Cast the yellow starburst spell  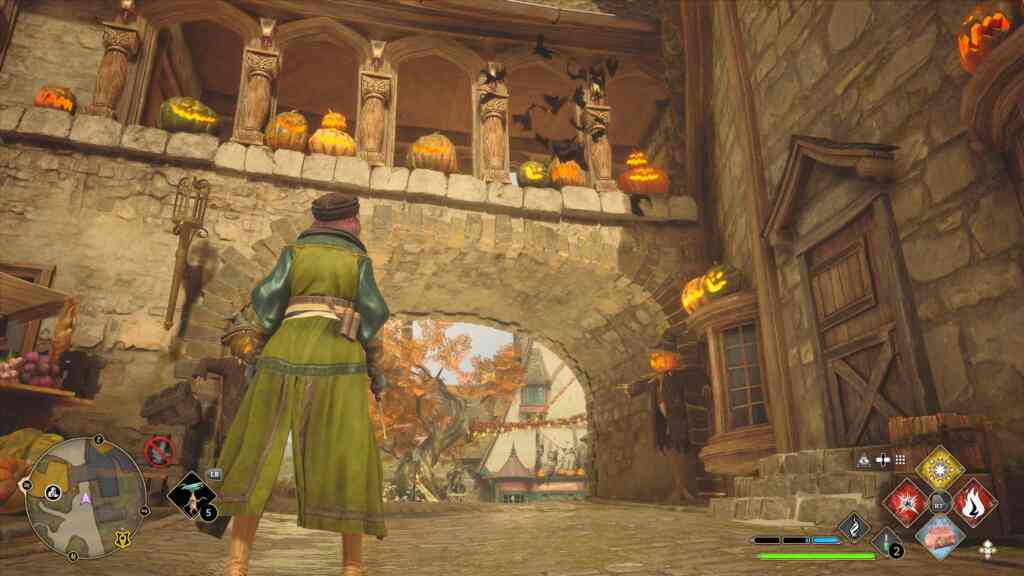(x=940, y=466)
